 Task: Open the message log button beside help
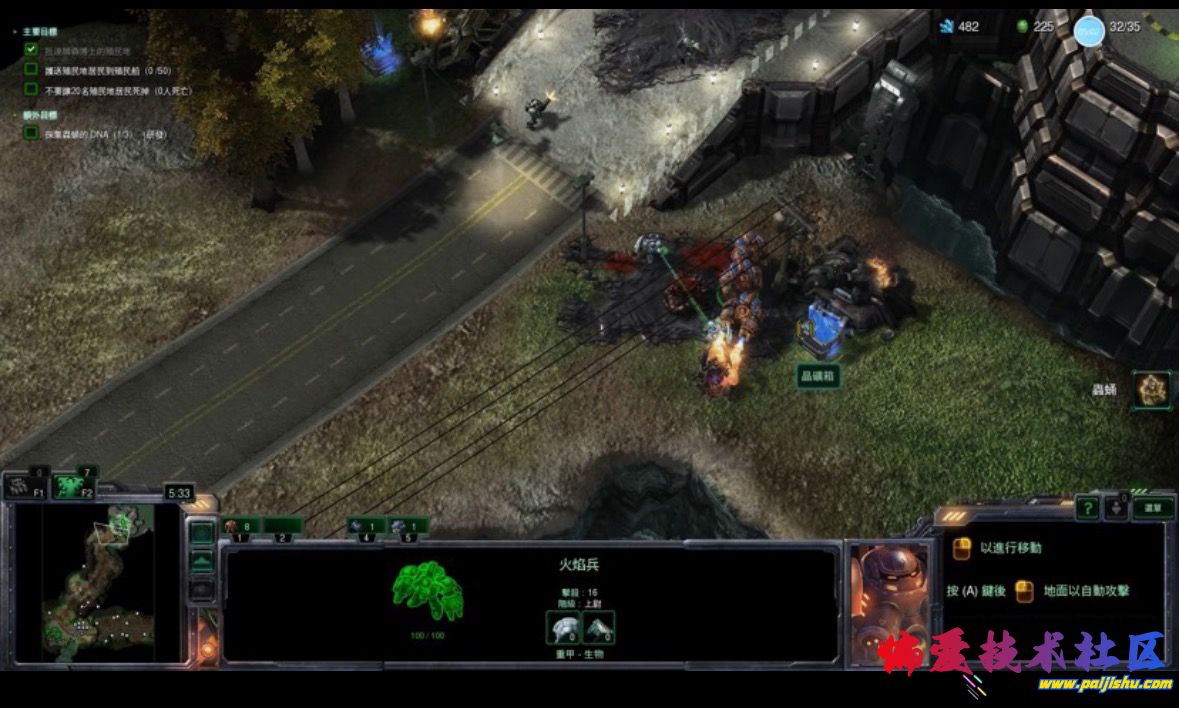[1117, 508]
